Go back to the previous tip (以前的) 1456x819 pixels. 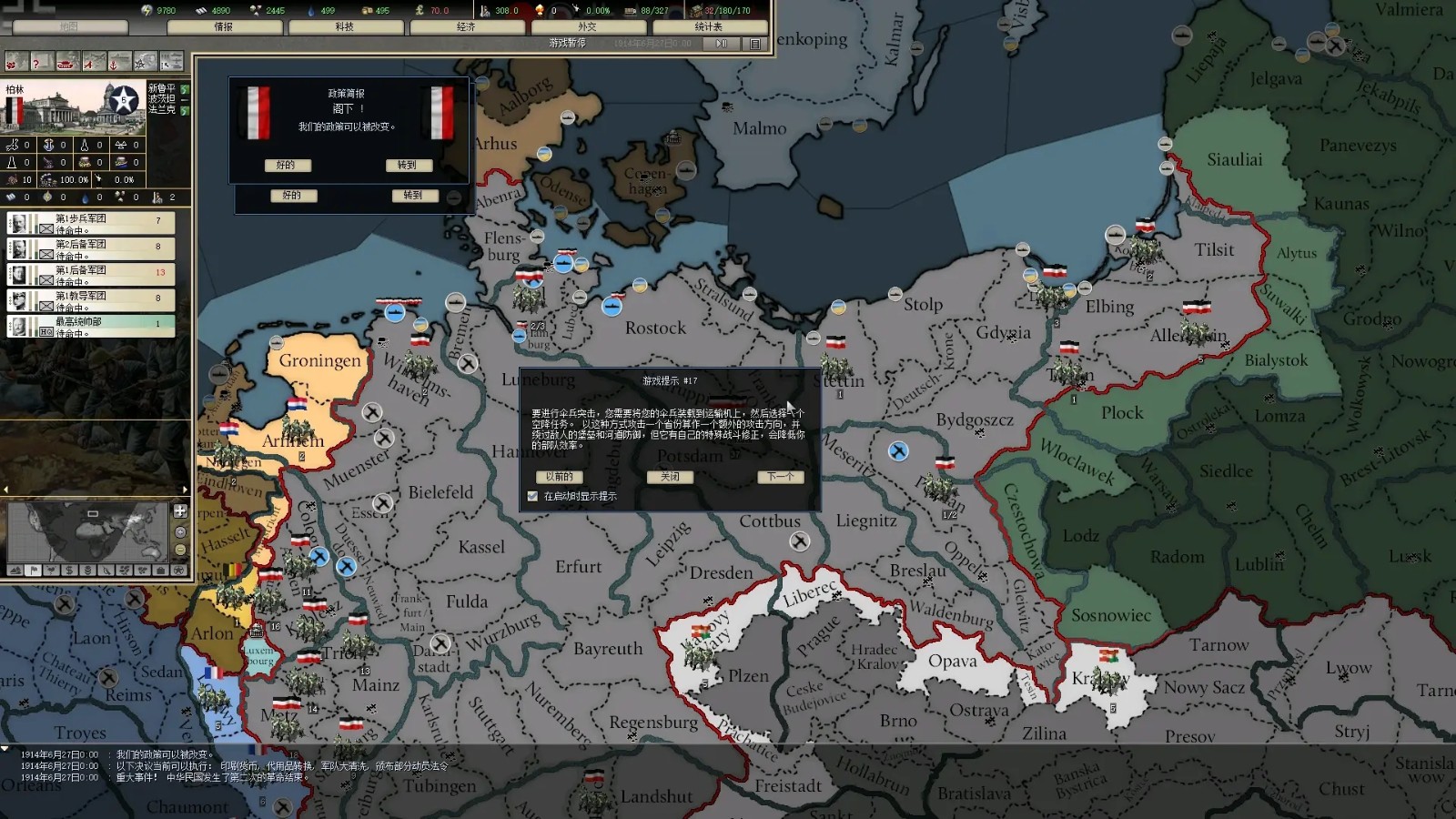coord(559,477)
